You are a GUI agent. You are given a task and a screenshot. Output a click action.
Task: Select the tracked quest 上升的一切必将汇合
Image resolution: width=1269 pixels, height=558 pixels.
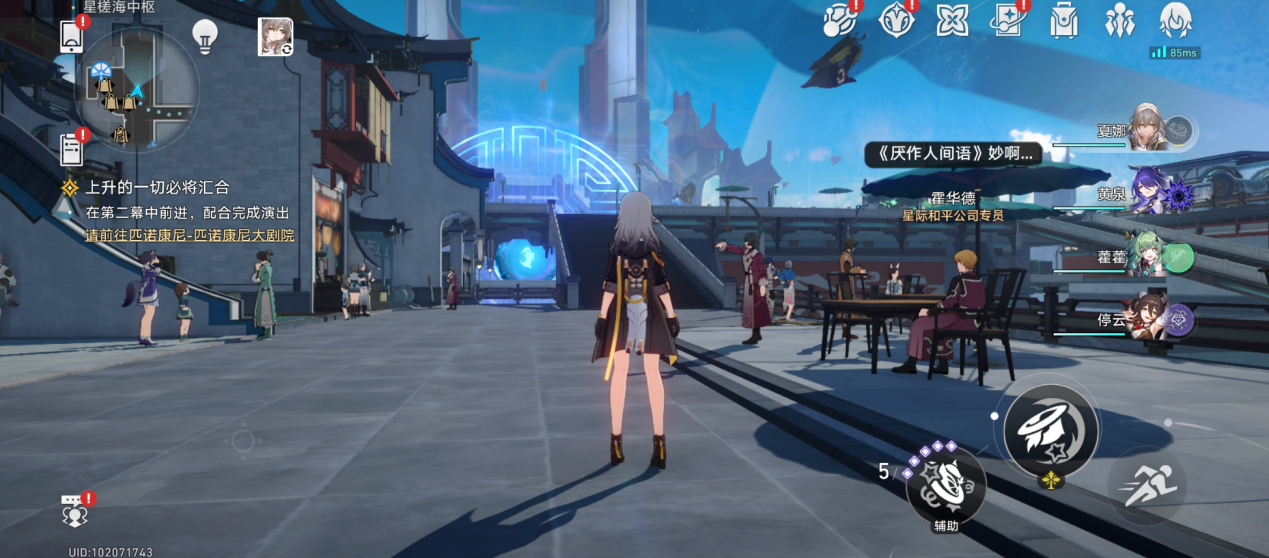click(x=157, y=187)
